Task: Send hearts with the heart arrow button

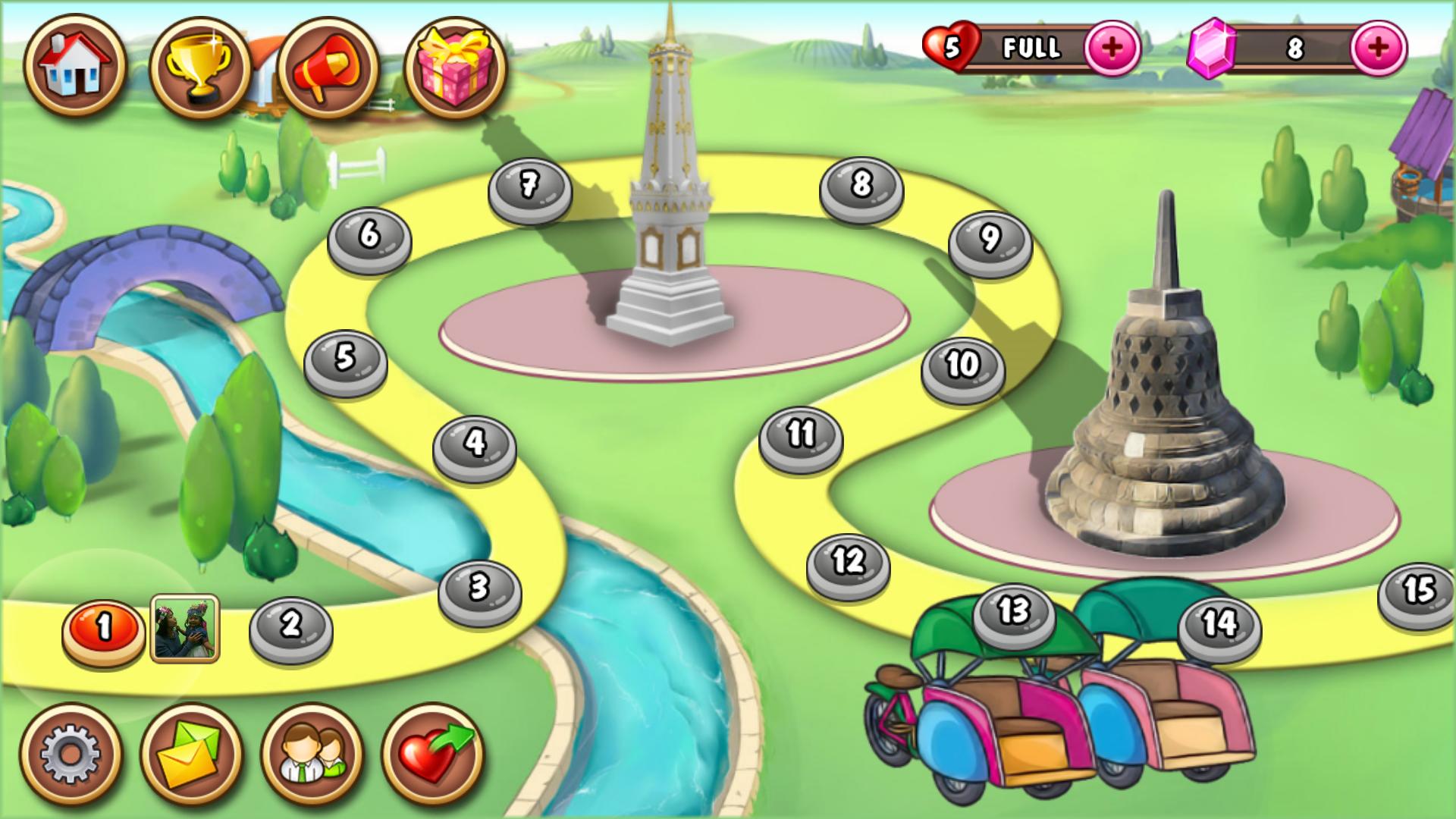Action: tap(433, 754)
